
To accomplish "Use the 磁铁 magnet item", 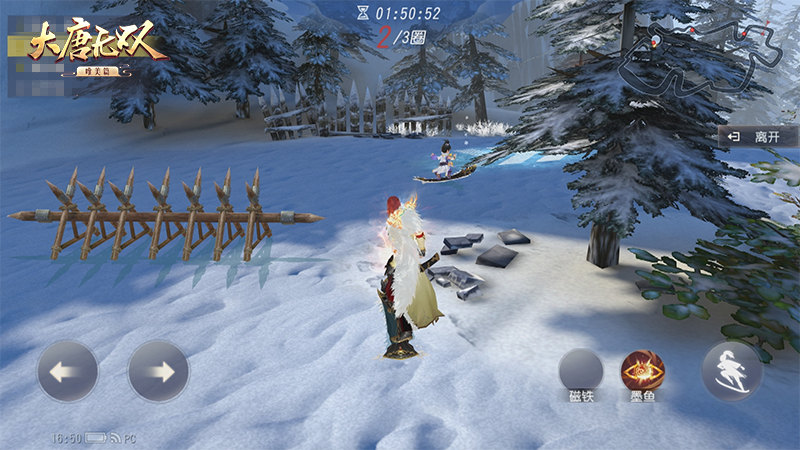I will tap(580, 369).
